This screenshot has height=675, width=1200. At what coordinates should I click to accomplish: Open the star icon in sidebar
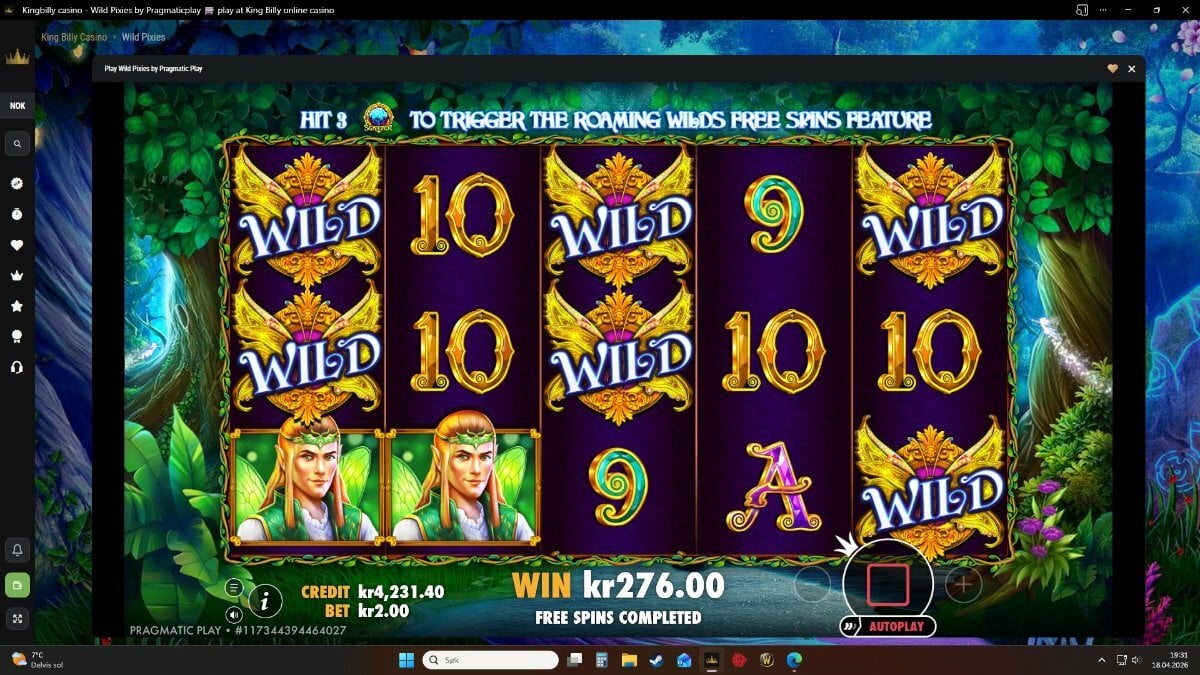point(17,306)
